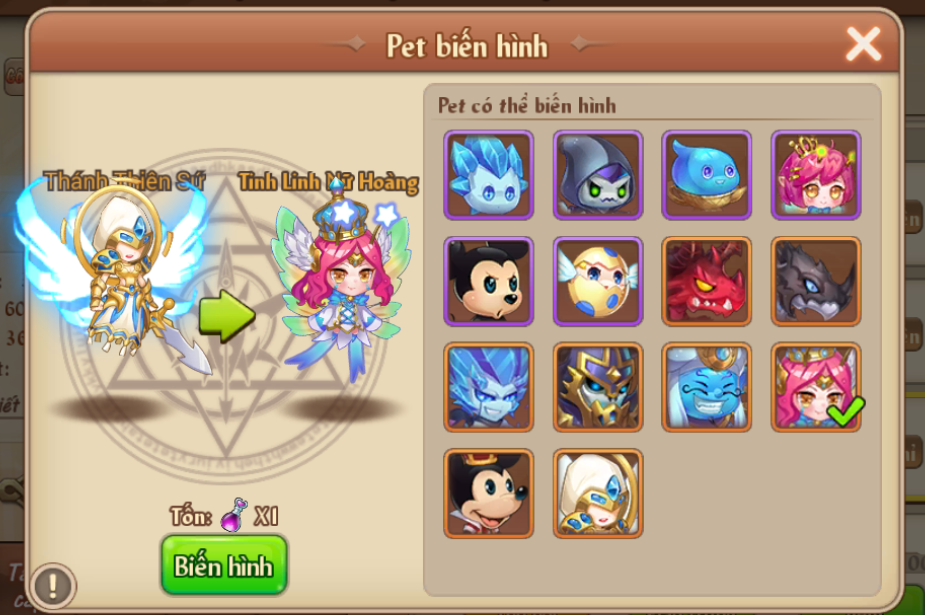Image resolution: width=926 pixels, height=616 pixels.
Task: Select the pink-haired pet with purple border
Action: 816,175
